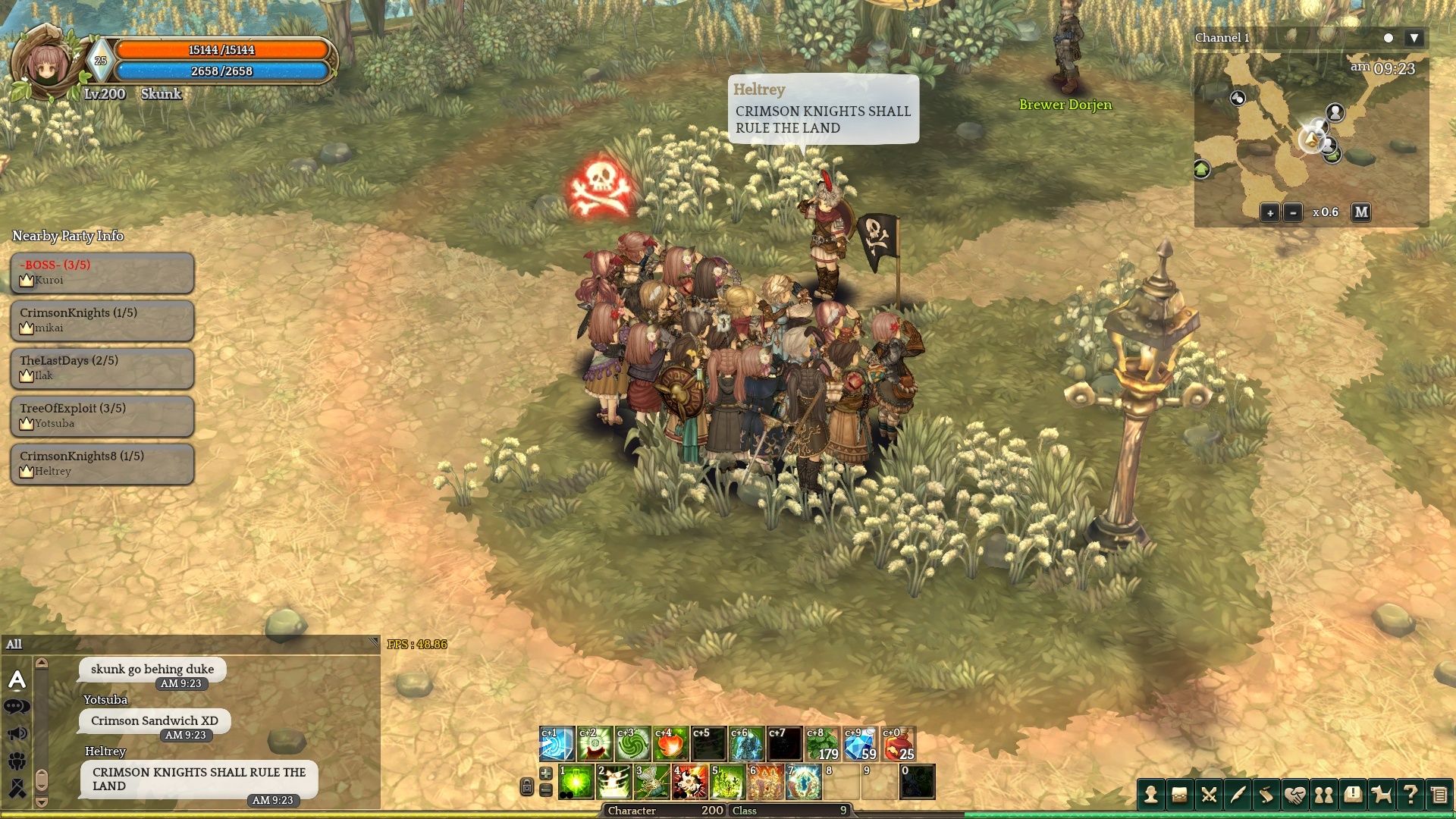This screenshot has height=819, width=1456.
Task: Select the CrimsonKnights8 party led by Heltrey
Action: [x=102, y=463]
